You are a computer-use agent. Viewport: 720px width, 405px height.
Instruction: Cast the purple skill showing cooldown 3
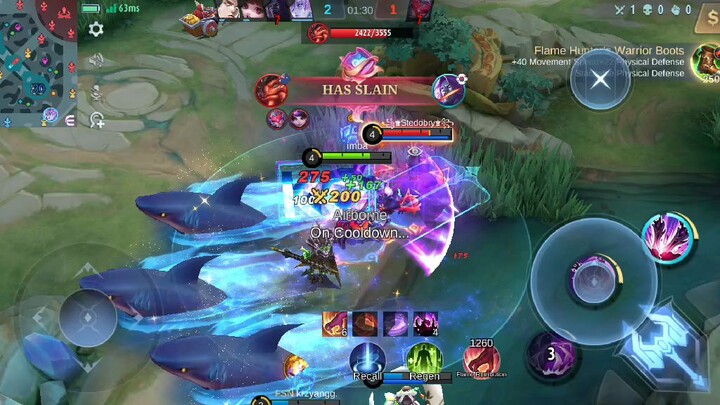point(550,354)
